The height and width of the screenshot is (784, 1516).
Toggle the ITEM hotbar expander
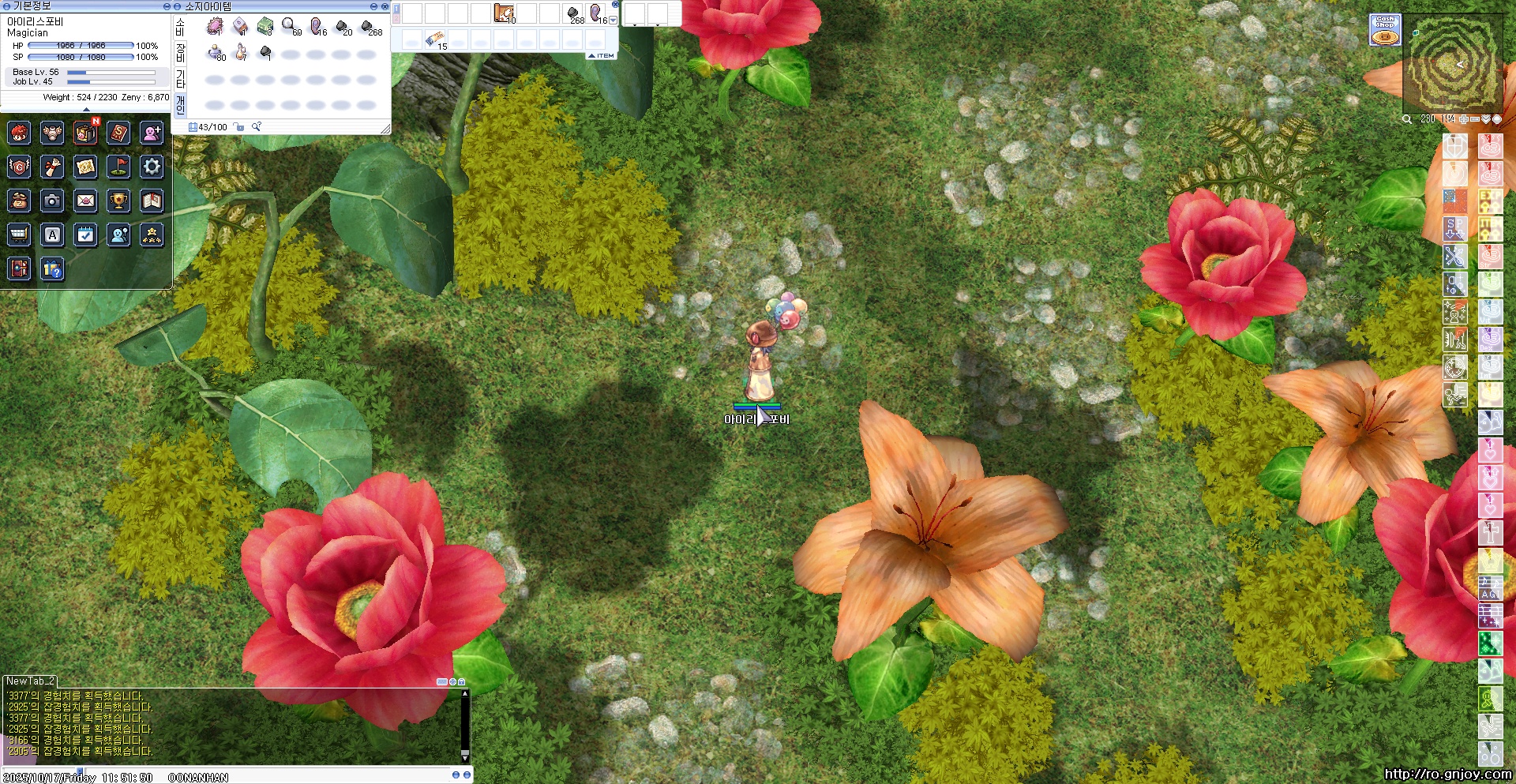601,56
